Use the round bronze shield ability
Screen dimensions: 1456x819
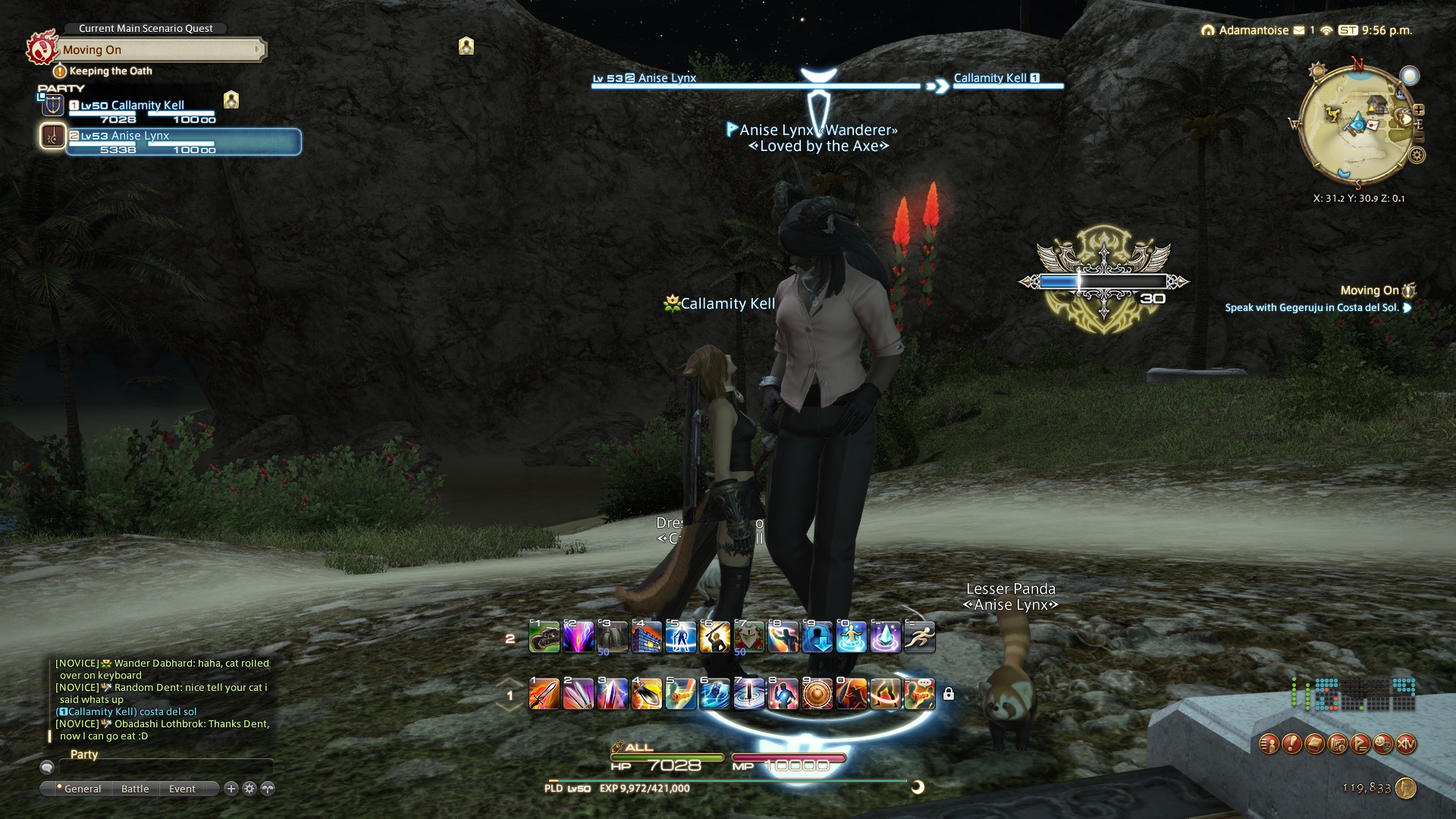(817, 694)
